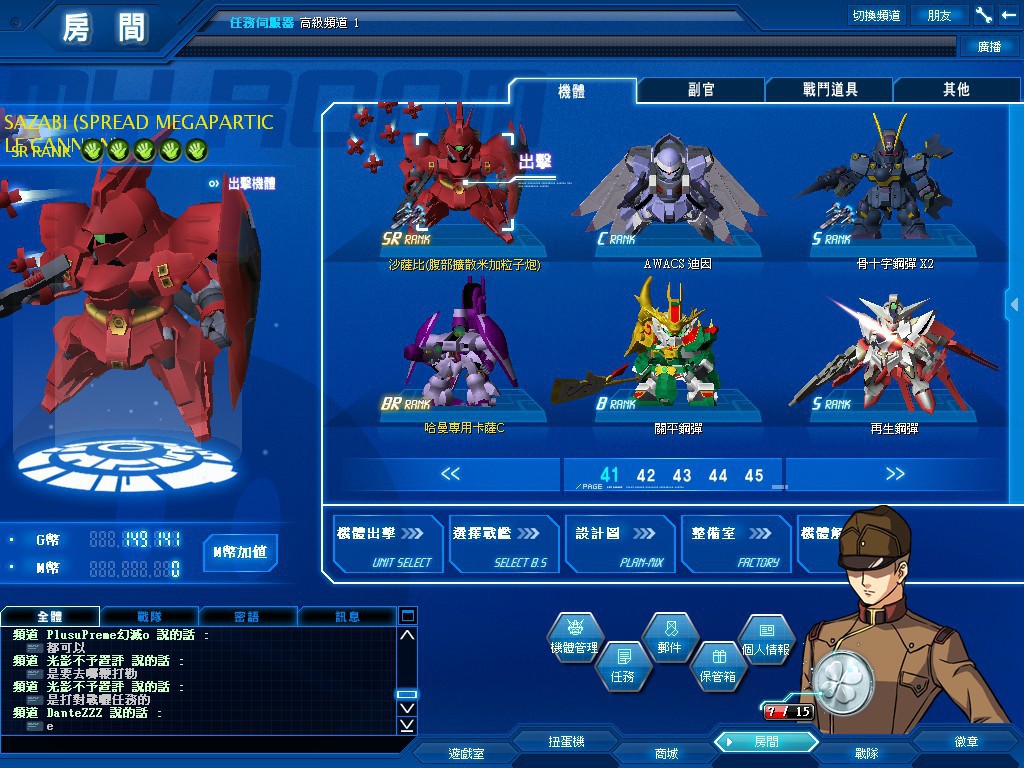Open the 任務 mission icon
The height and width of the screenshot is (768, 1024).
tap(622, 664)
